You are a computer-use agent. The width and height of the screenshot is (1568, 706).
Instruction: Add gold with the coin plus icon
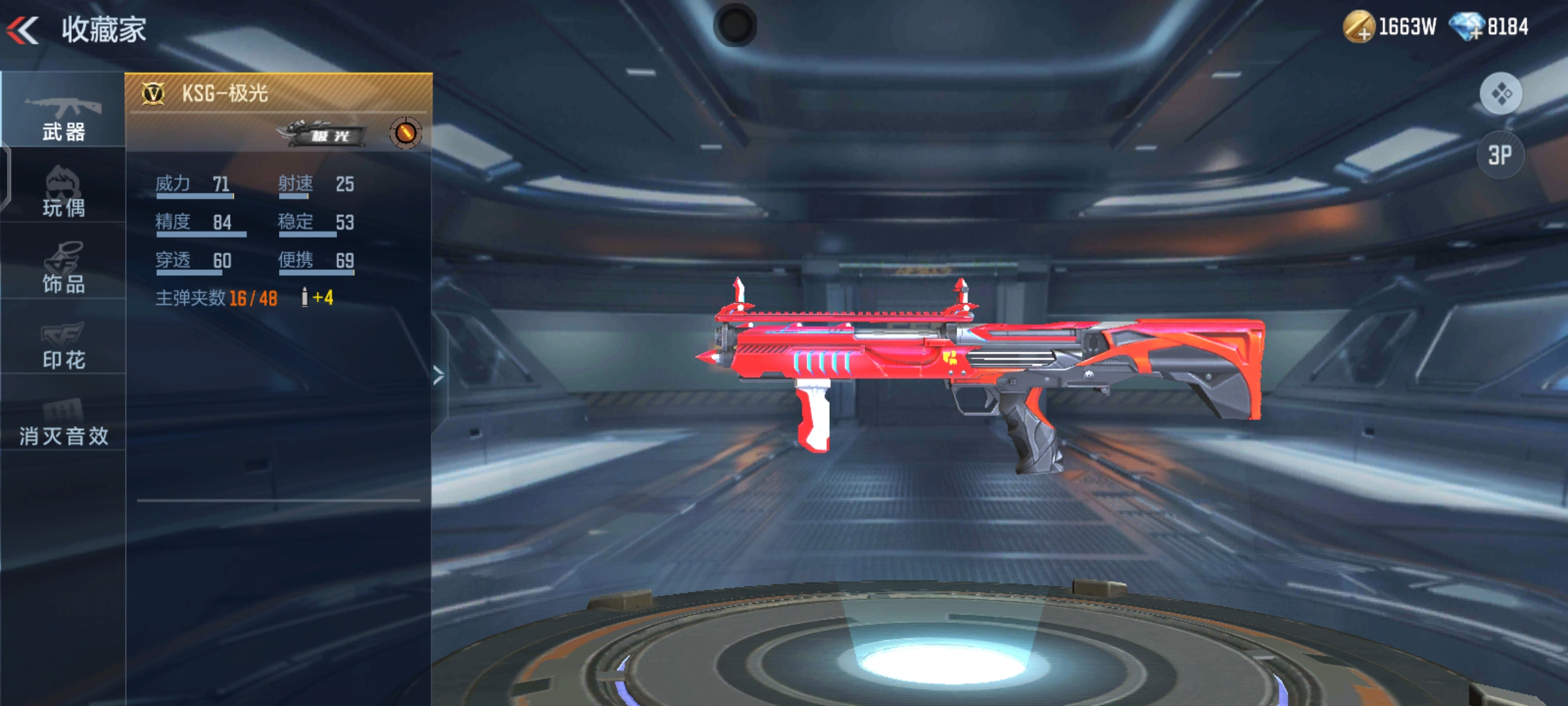click(1359, 27)
